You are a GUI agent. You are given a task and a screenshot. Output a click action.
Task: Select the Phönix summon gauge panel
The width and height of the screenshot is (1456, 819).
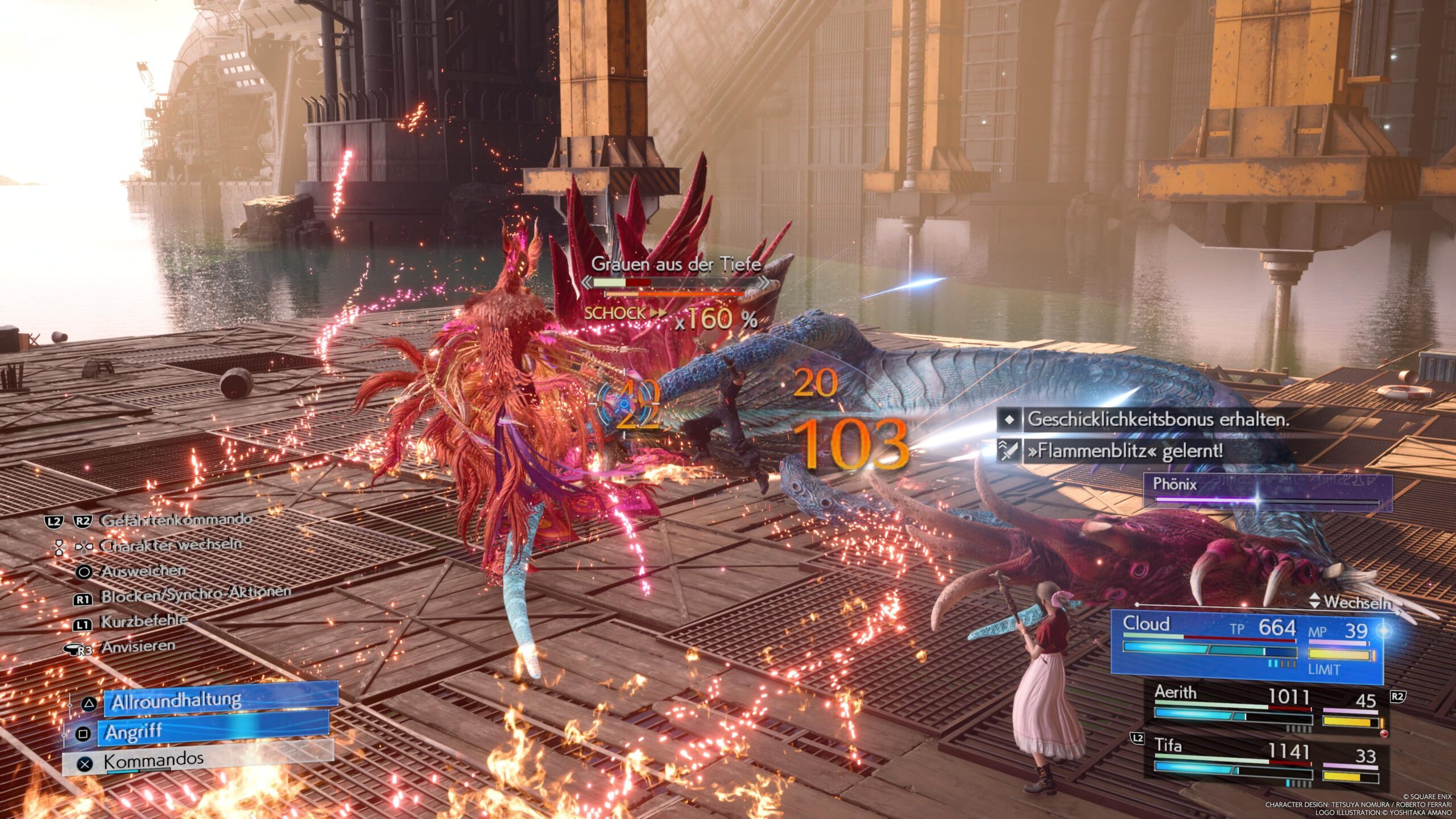[x=1267, y=491]
